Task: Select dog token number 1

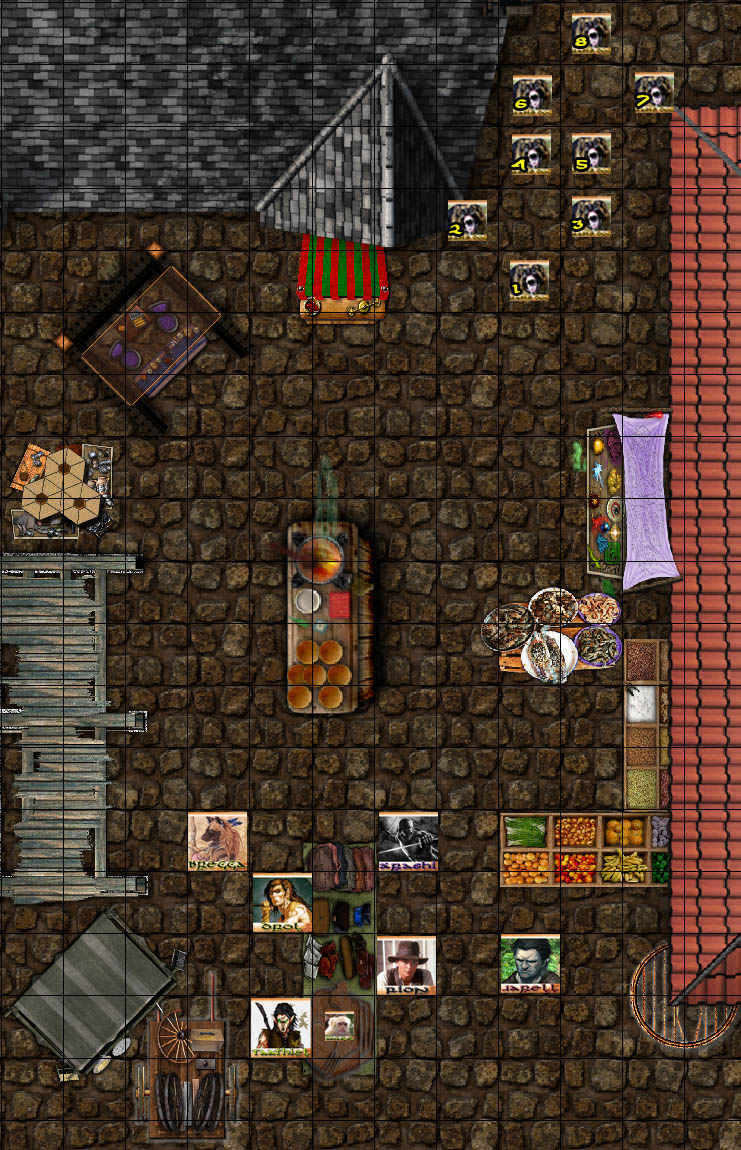Action: click(530, 280)
